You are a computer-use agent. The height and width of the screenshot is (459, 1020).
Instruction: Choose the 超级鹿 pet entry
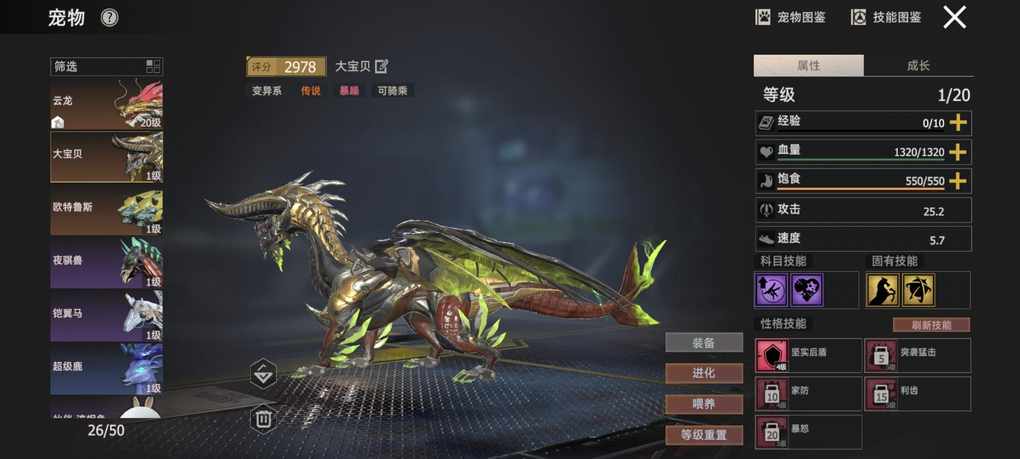click(106, 368)
